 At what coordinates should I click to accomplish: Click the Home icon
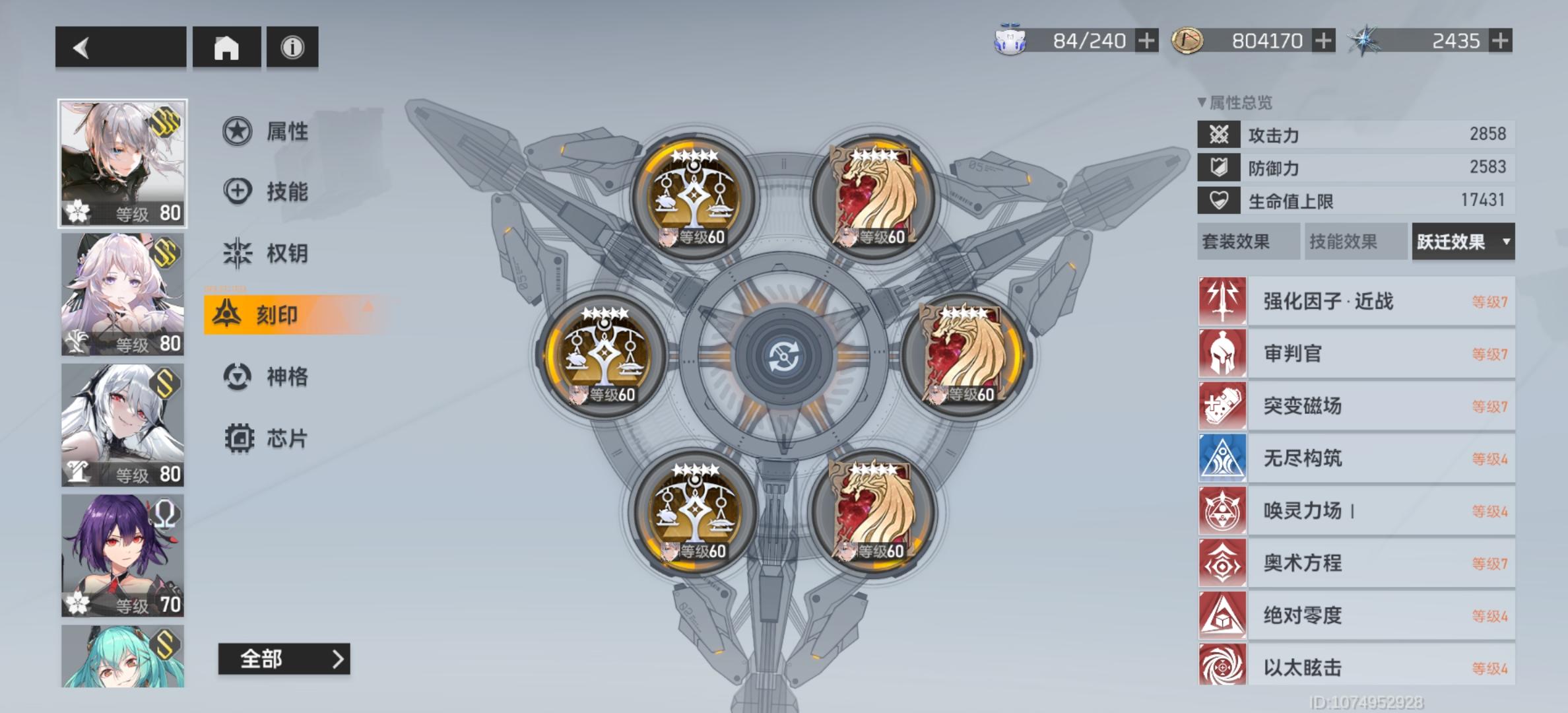coord(228,47)
